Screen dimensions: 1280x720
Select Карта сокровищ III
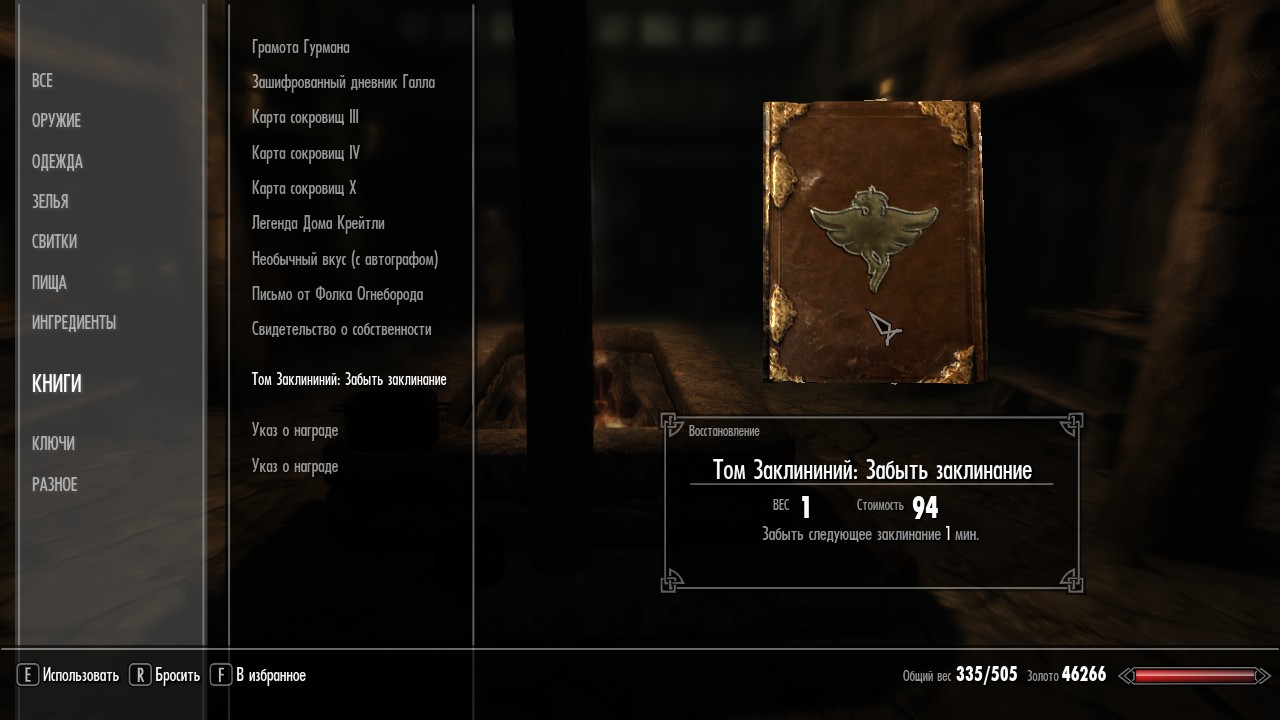click(x=305, y=118)
